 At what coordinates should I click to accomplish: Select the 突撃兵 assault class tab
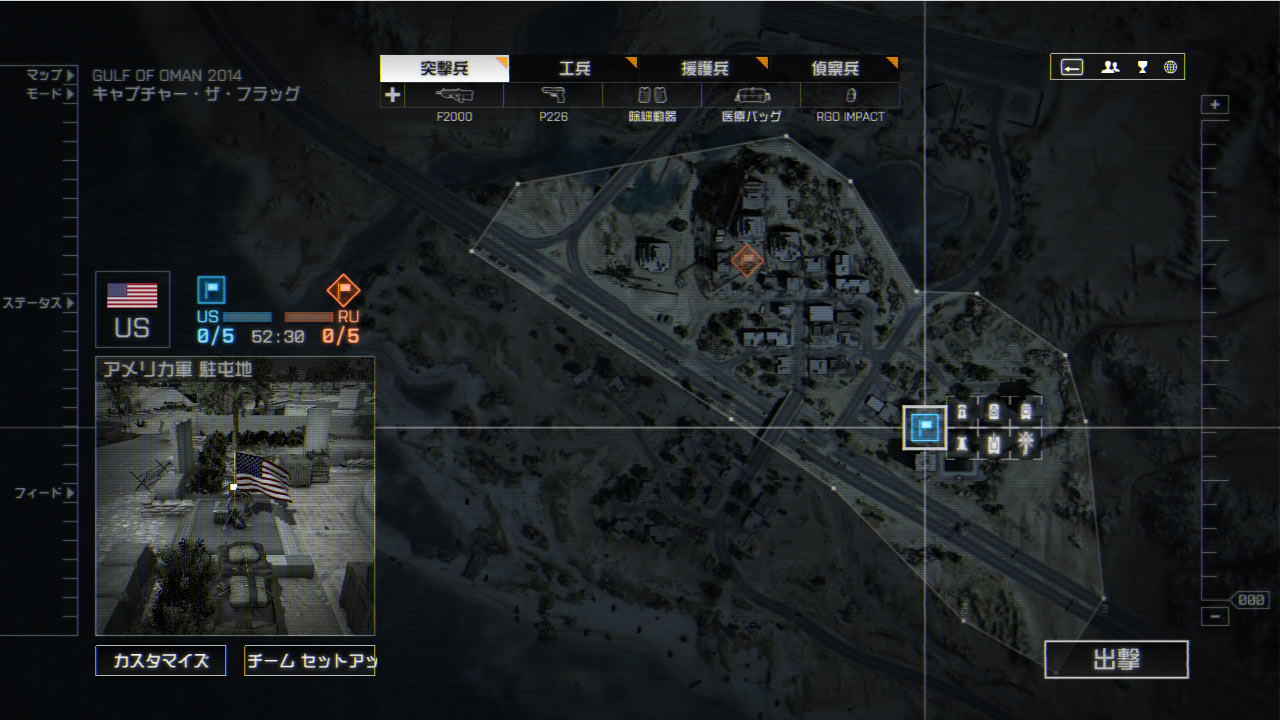(x=444, y=69)
